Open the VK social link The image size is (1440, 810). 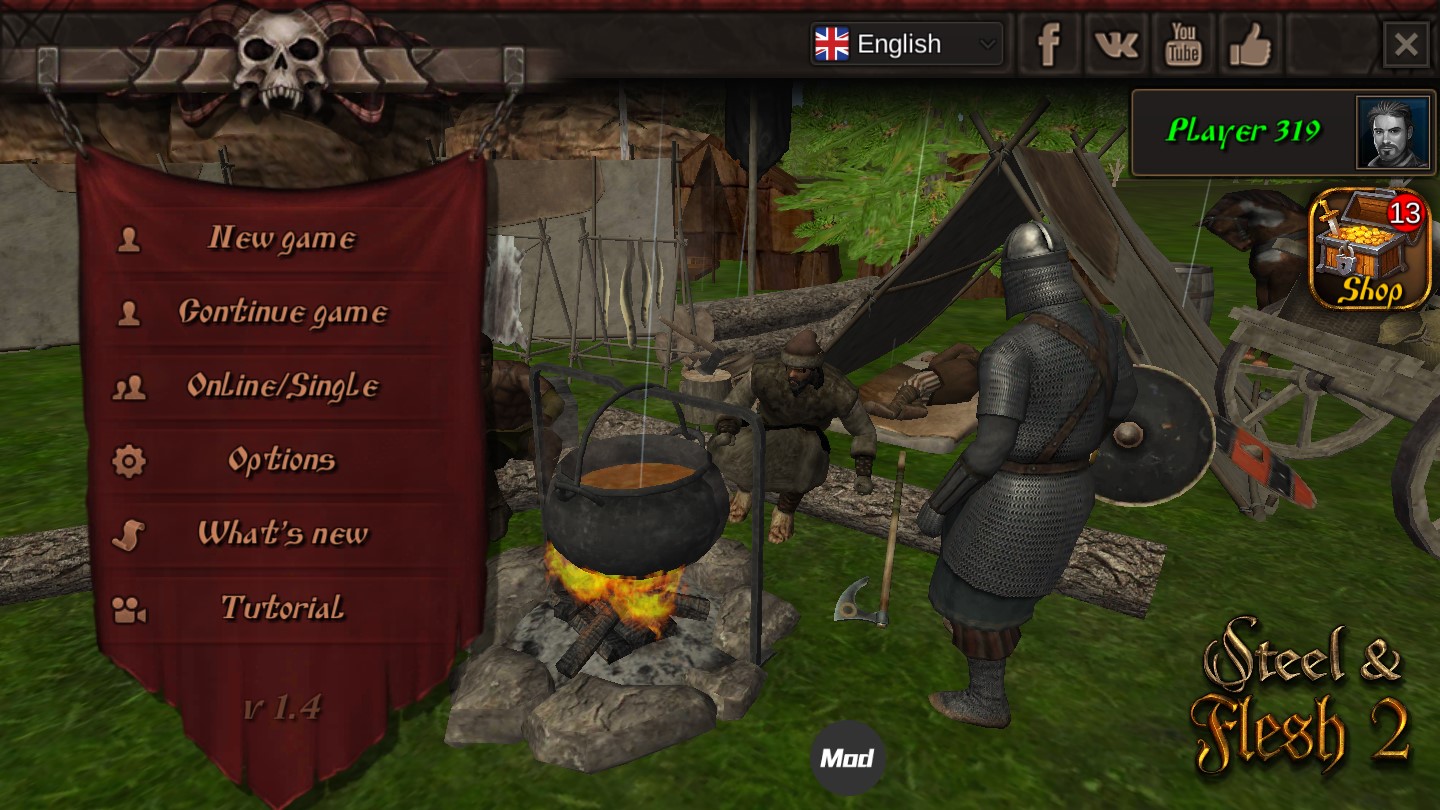click(x=1116, y=45)
